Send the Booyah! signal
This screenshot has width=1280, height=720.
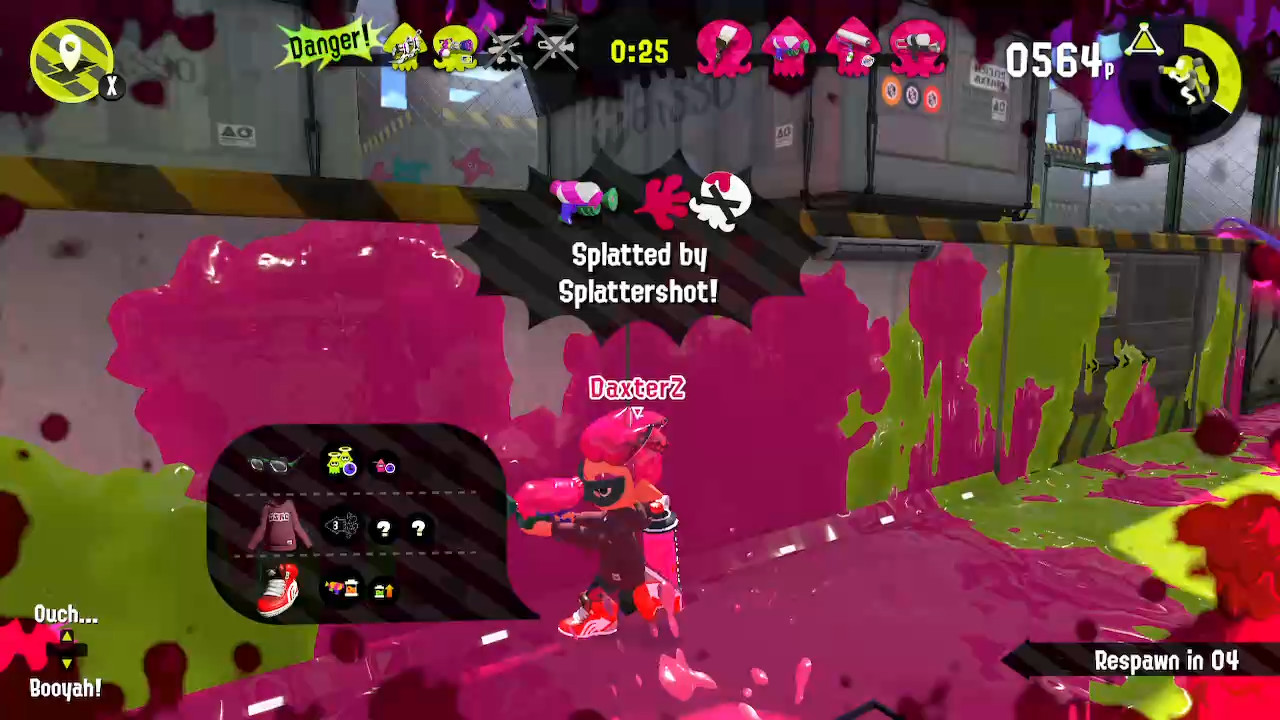(66, 688)
